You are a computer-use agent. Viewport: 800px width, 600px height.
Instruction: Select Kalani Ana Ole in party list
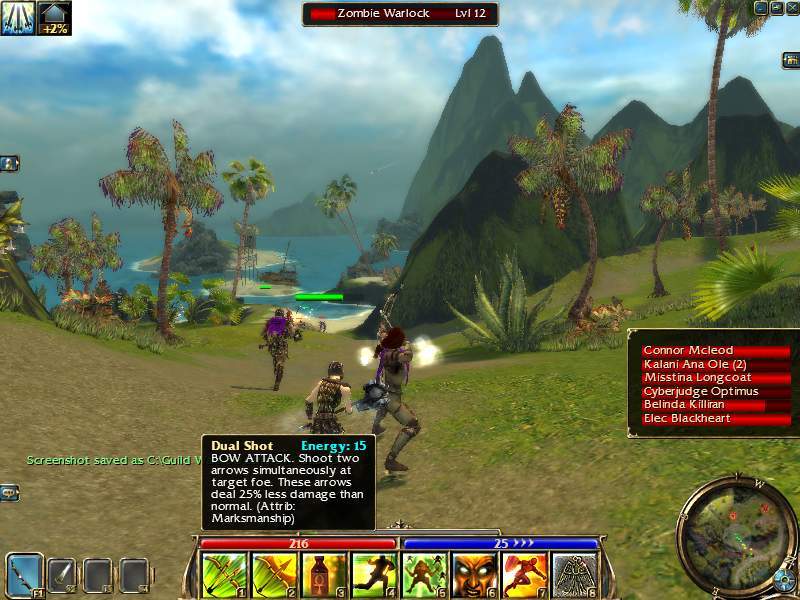click(x=716, y=365)
